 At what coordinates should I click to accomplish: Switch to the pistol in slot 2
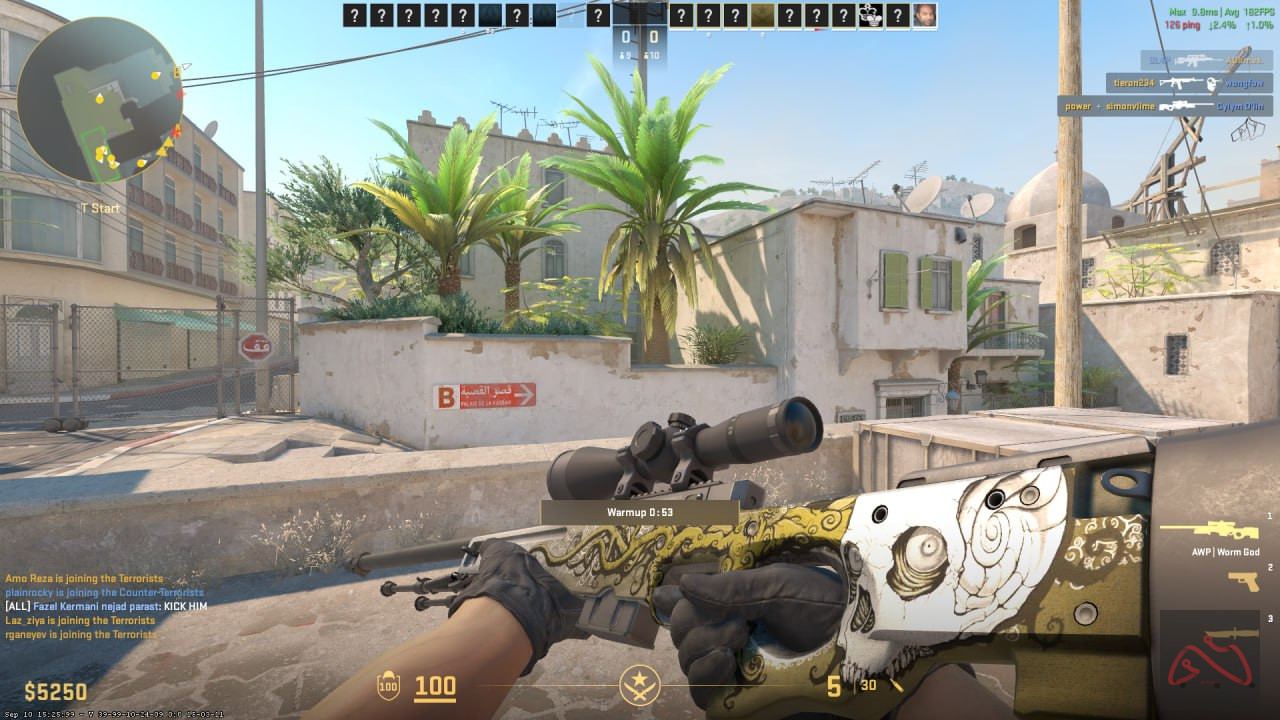point(1244,581)
